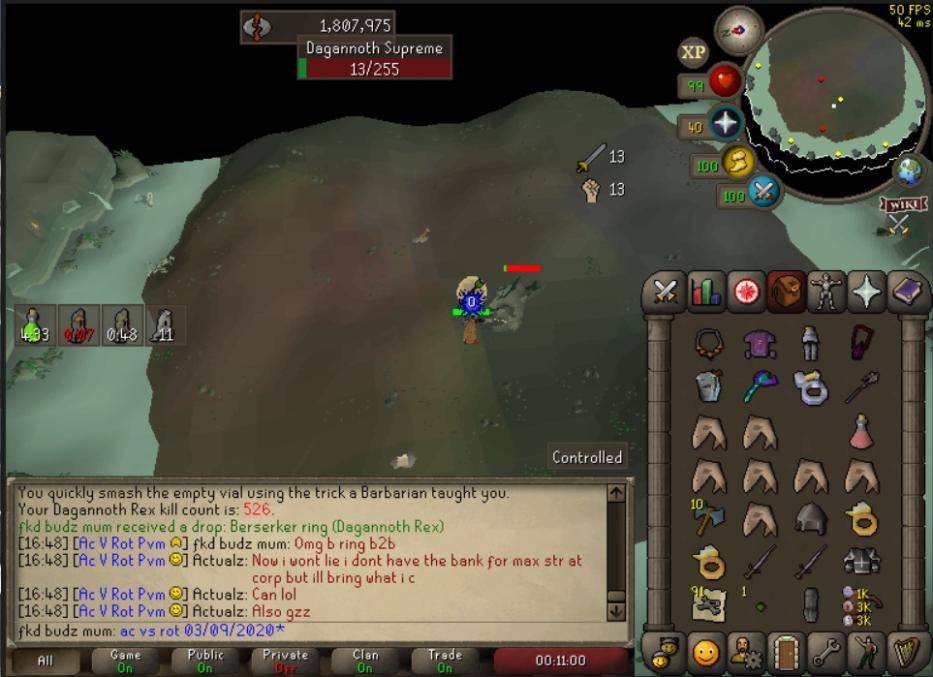Open the Settings wrench tab
The image size is (933, 677).
[x=828, y=654]
